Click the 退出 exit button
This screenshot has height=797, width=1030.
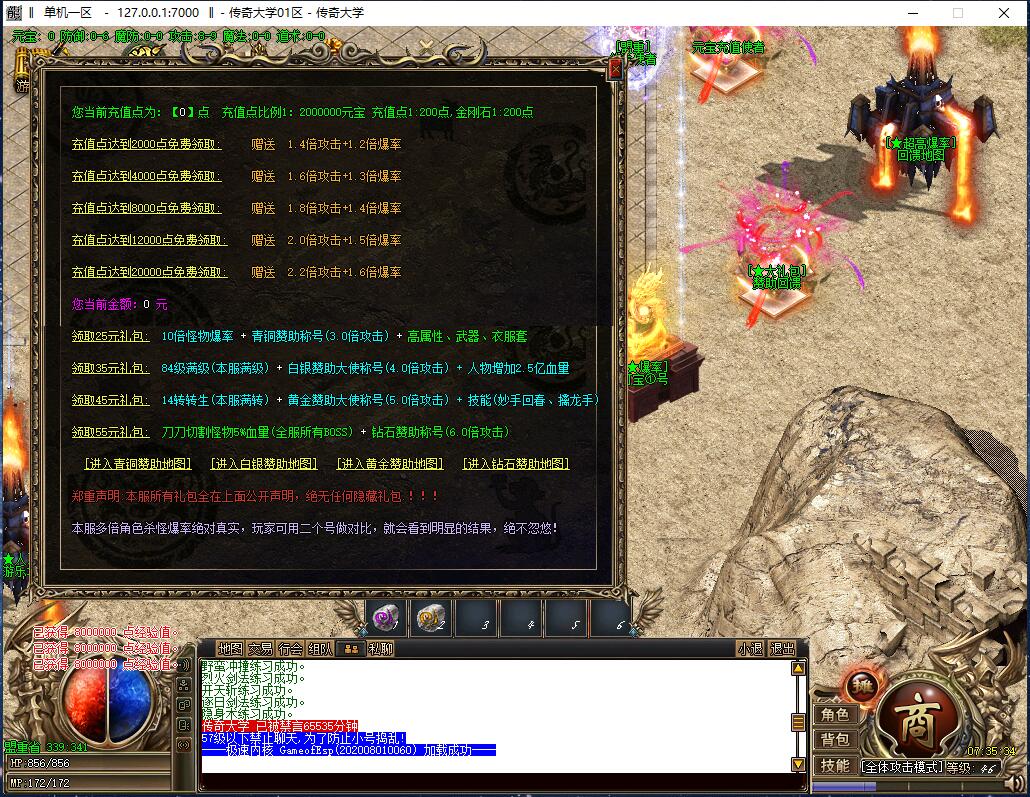pyautogui.click(x=782, y=648)
